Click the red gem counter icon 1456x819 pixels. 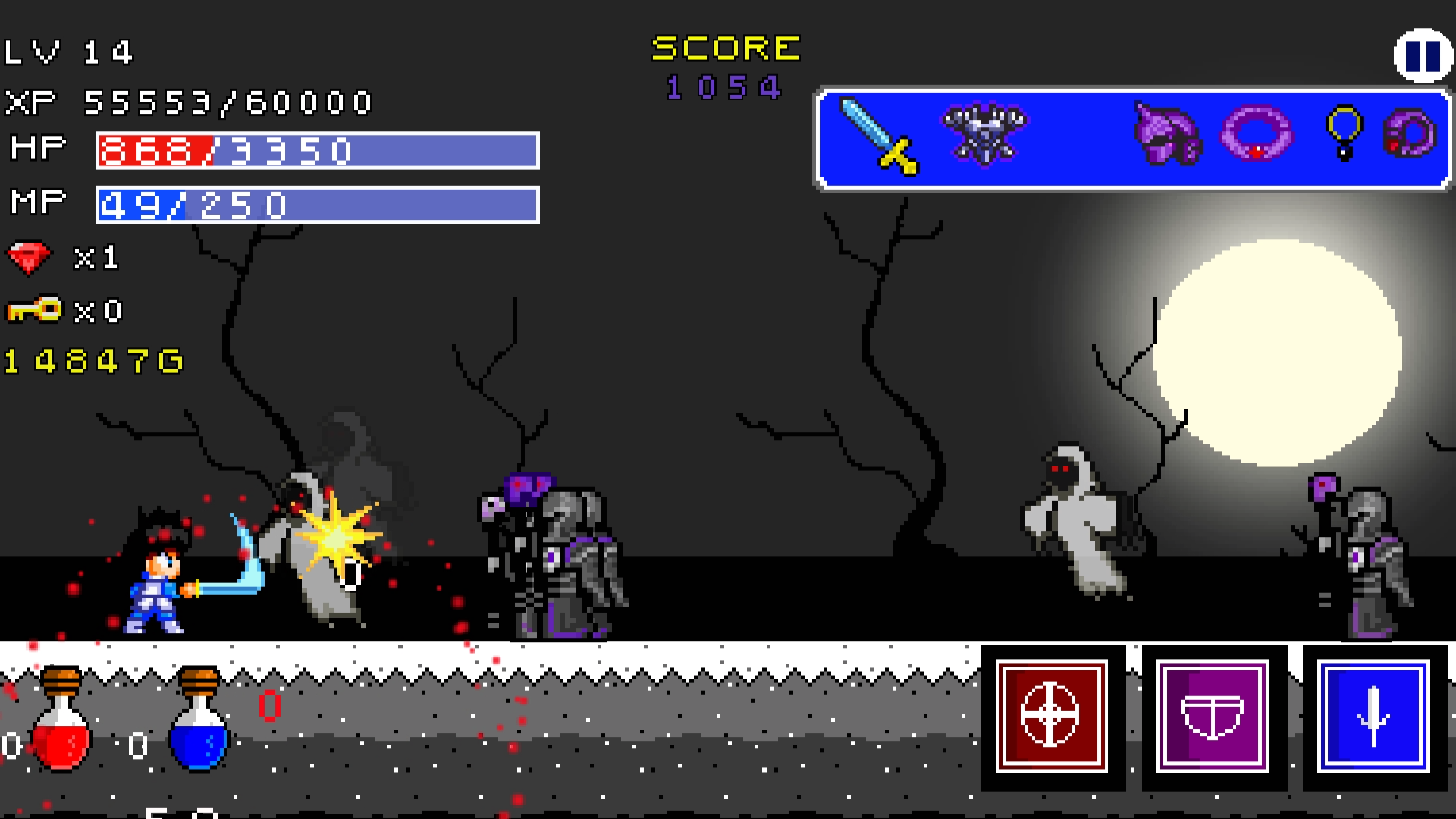coord(30,257)
